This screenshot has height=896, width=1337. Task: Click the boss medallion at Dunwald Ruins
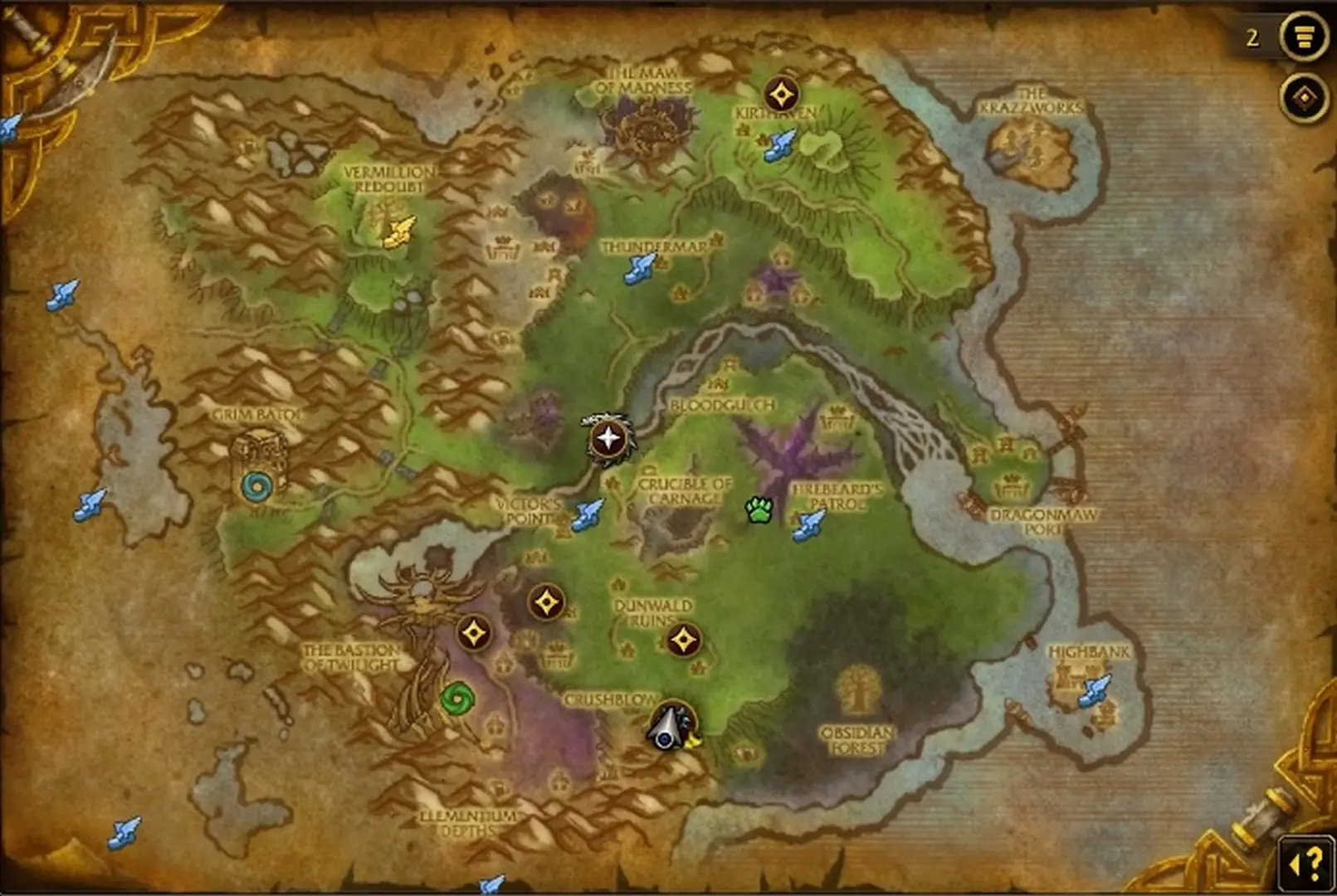coord(684,639)
